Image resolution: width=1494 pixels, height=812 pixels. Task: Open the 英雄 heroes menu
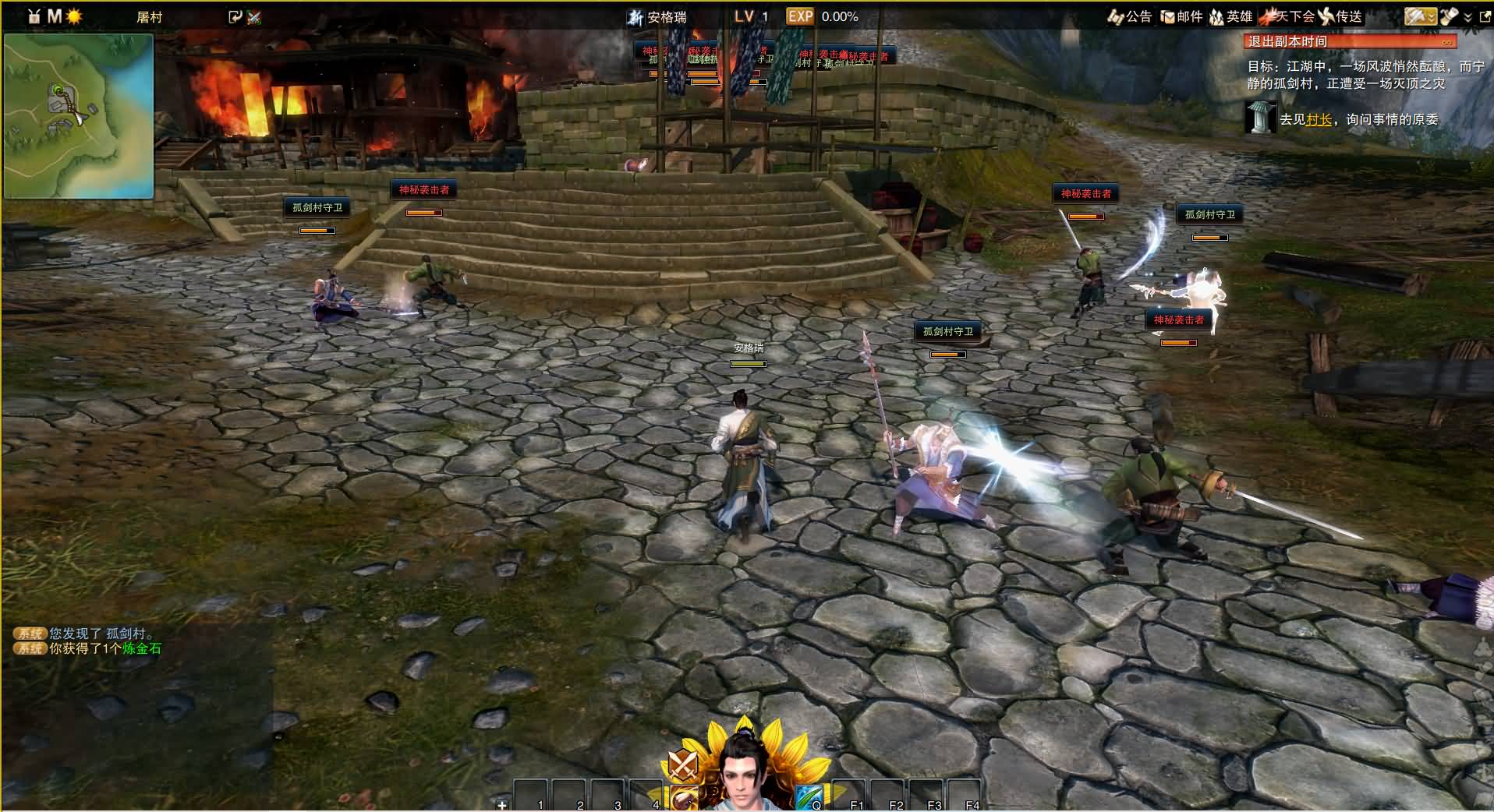click(1230, 16)
